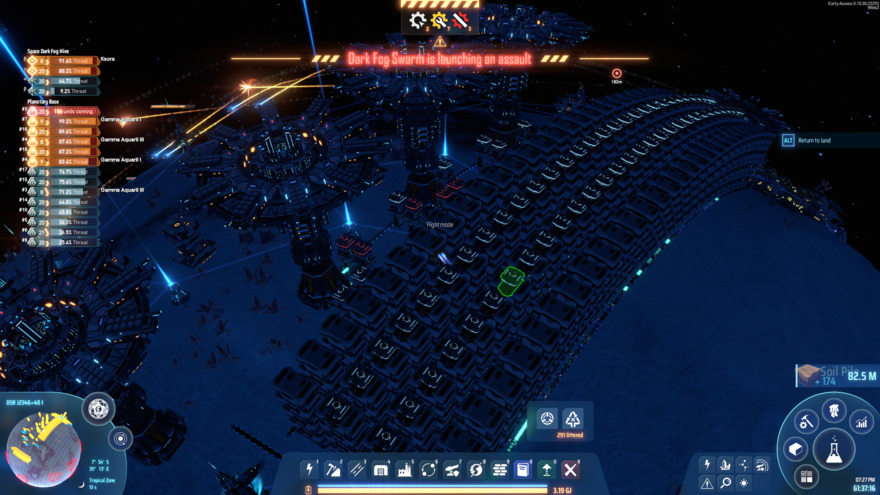The width and height of the screenshot is (880, 495).
Task: Open the research flask tech tree
Action: pos(833,449)
